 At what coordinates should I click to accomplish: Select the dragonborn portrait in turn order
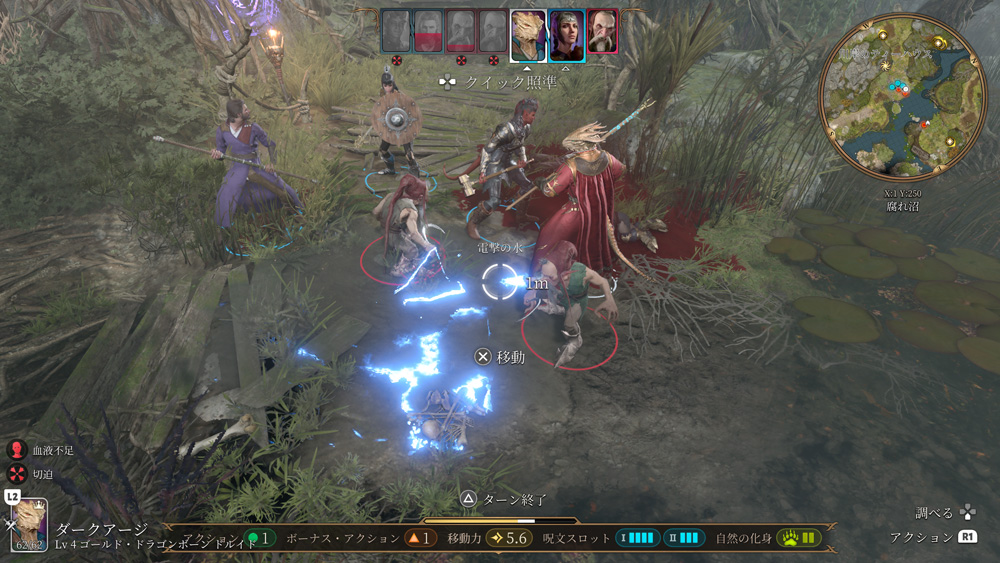coord(528,34)
